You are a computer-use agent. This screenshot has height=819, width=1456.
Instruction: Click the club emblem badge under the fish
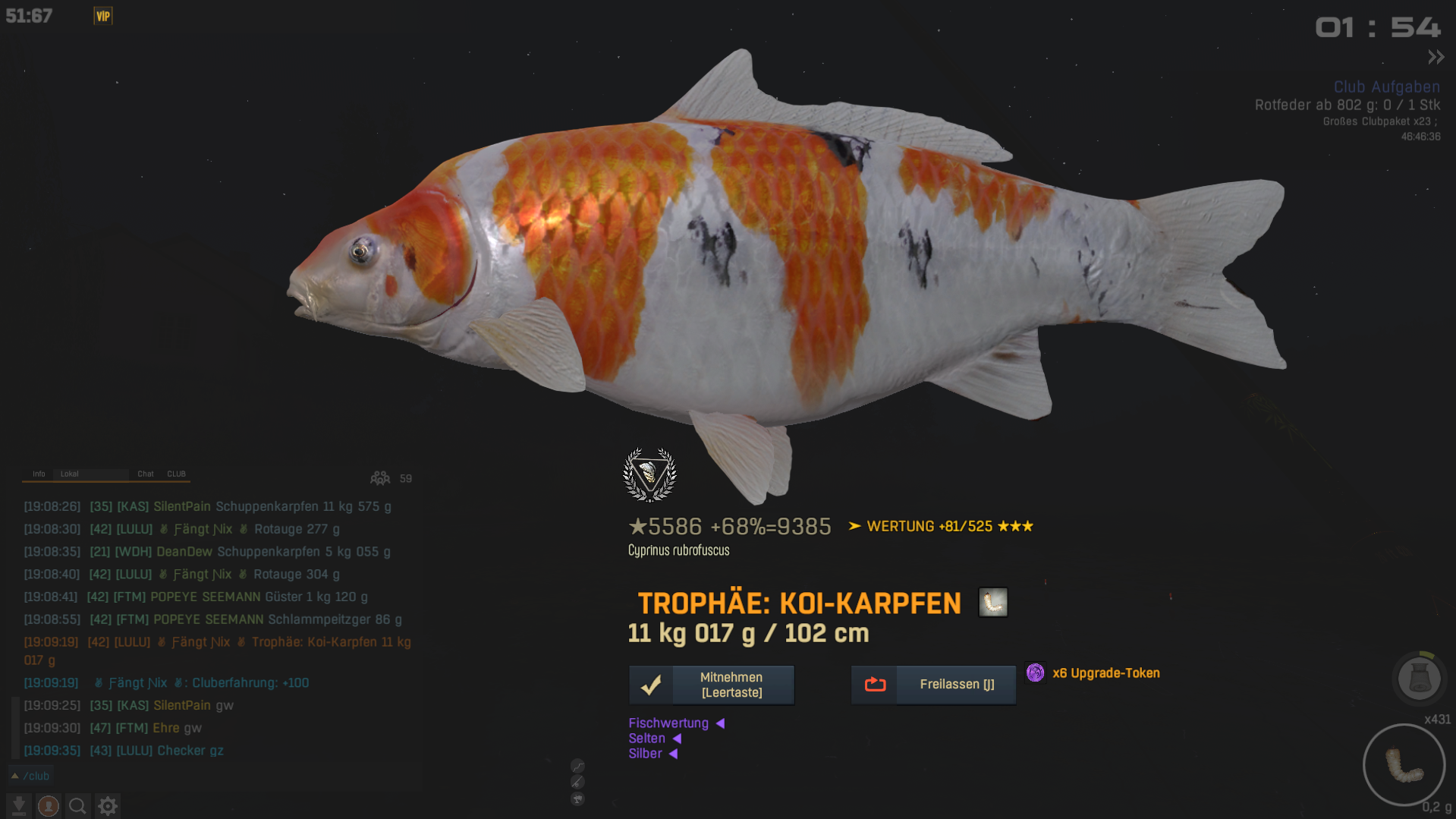(x=649, y=474)
